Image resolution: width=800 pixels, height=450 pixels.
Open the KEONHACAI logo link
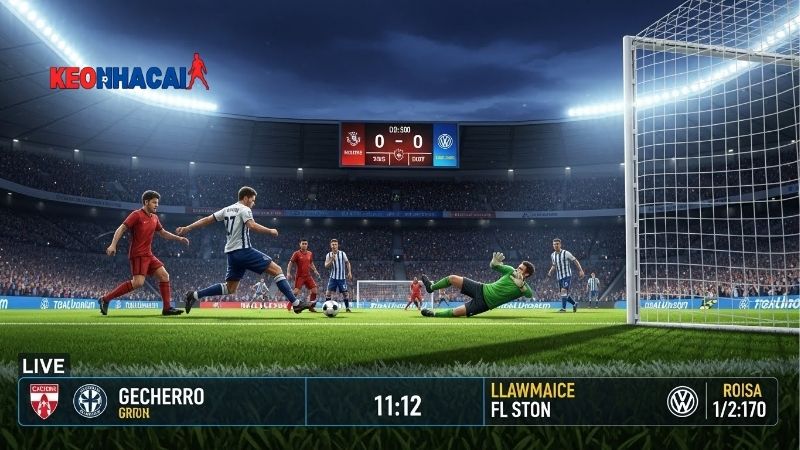pos(129,77)
